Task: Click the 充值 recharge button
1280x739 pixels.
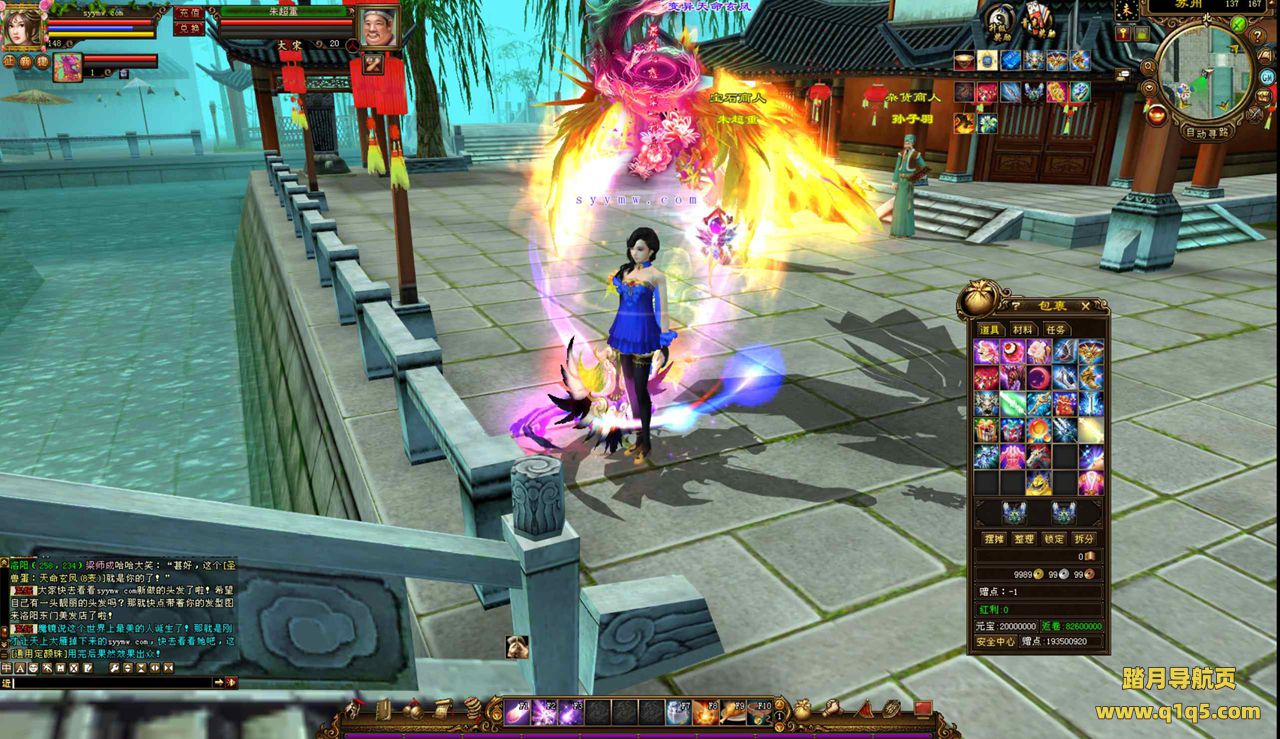Action: click(x=187, y=13)
